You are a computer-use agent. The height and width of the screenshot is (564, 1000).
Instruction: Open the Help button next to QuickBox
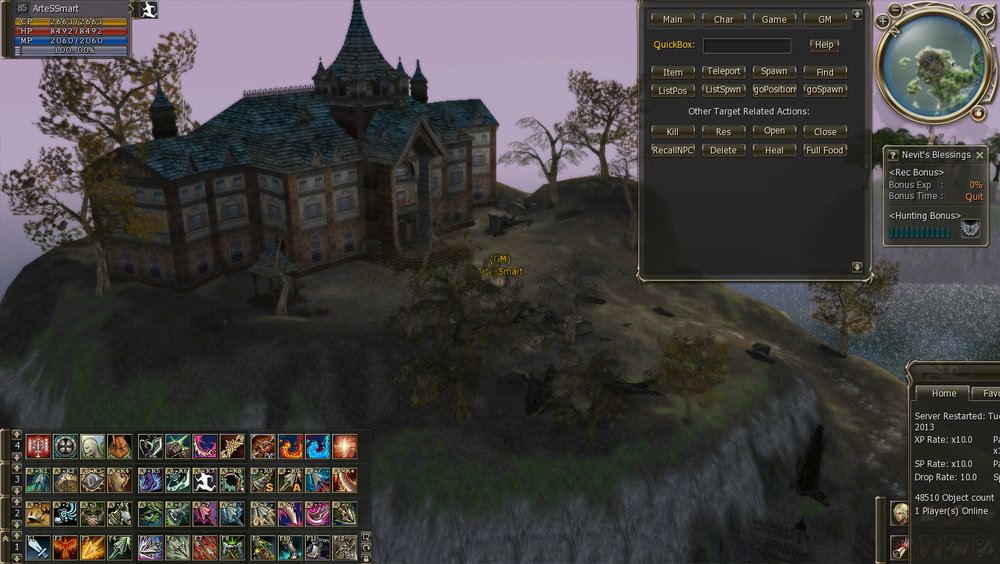coord(823,45)
